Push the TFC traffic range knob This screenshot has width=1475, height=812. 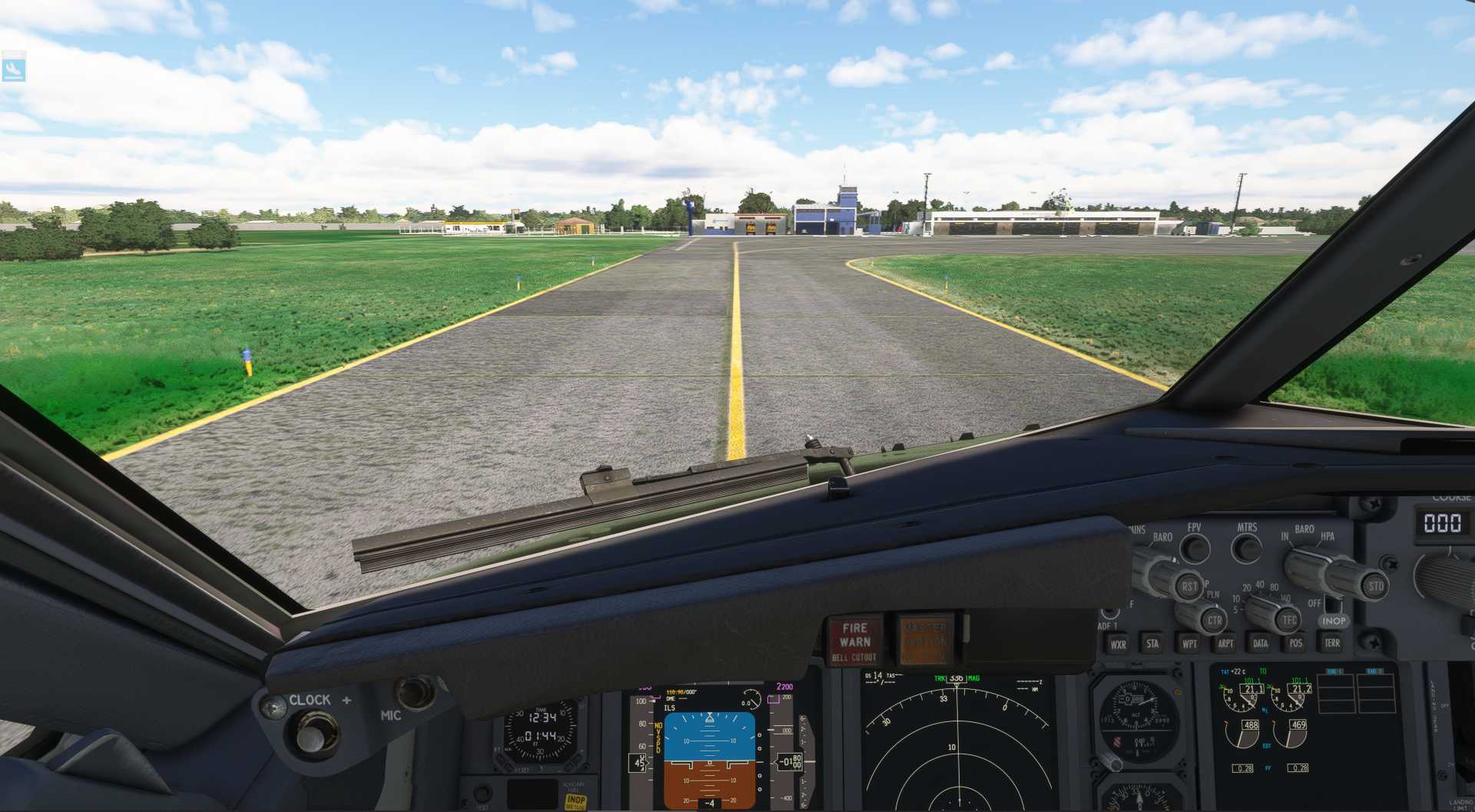1288,620
